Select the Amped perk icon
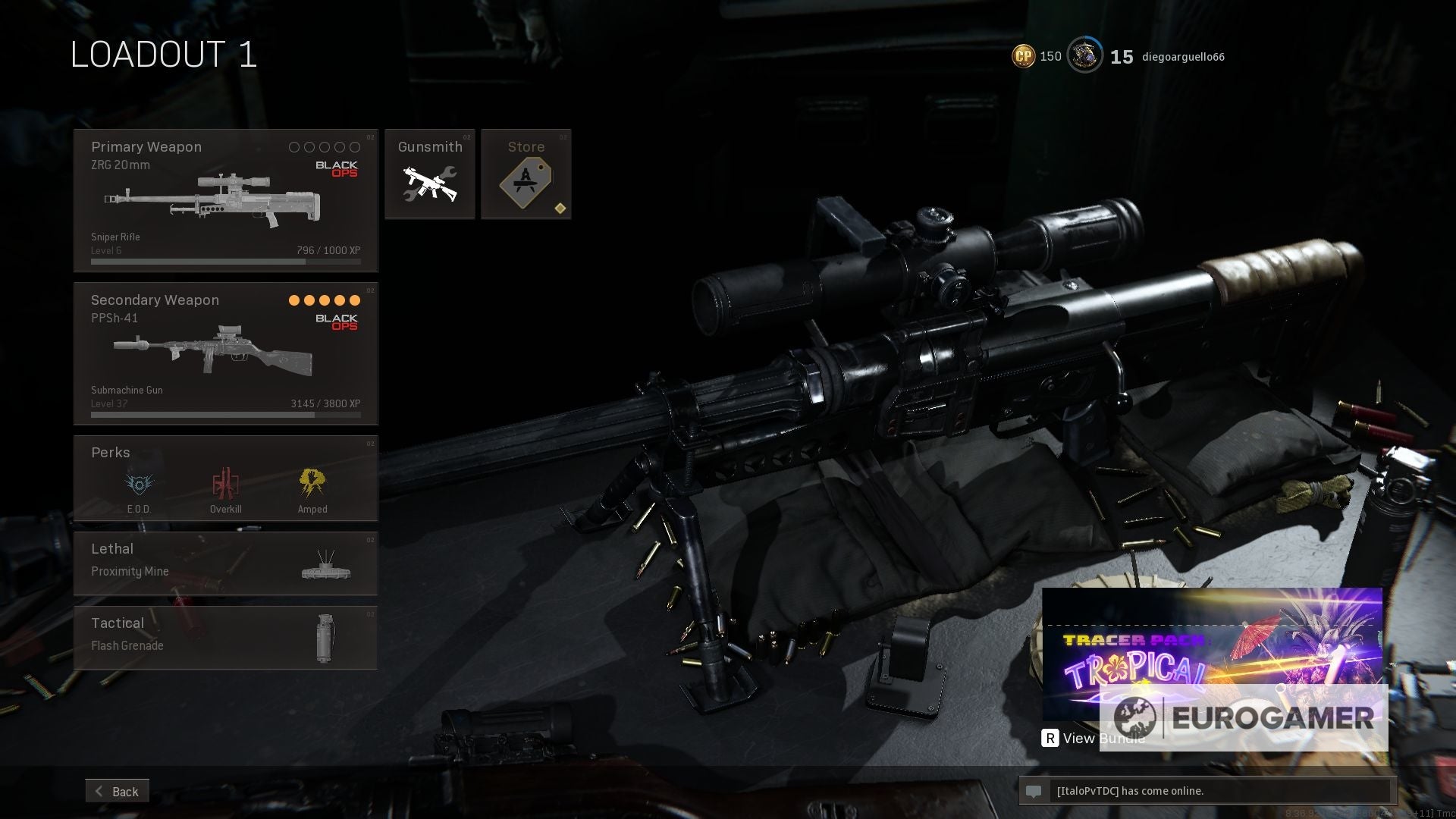This screenshot has width=1456, height=819. click(x=312, y=483)
